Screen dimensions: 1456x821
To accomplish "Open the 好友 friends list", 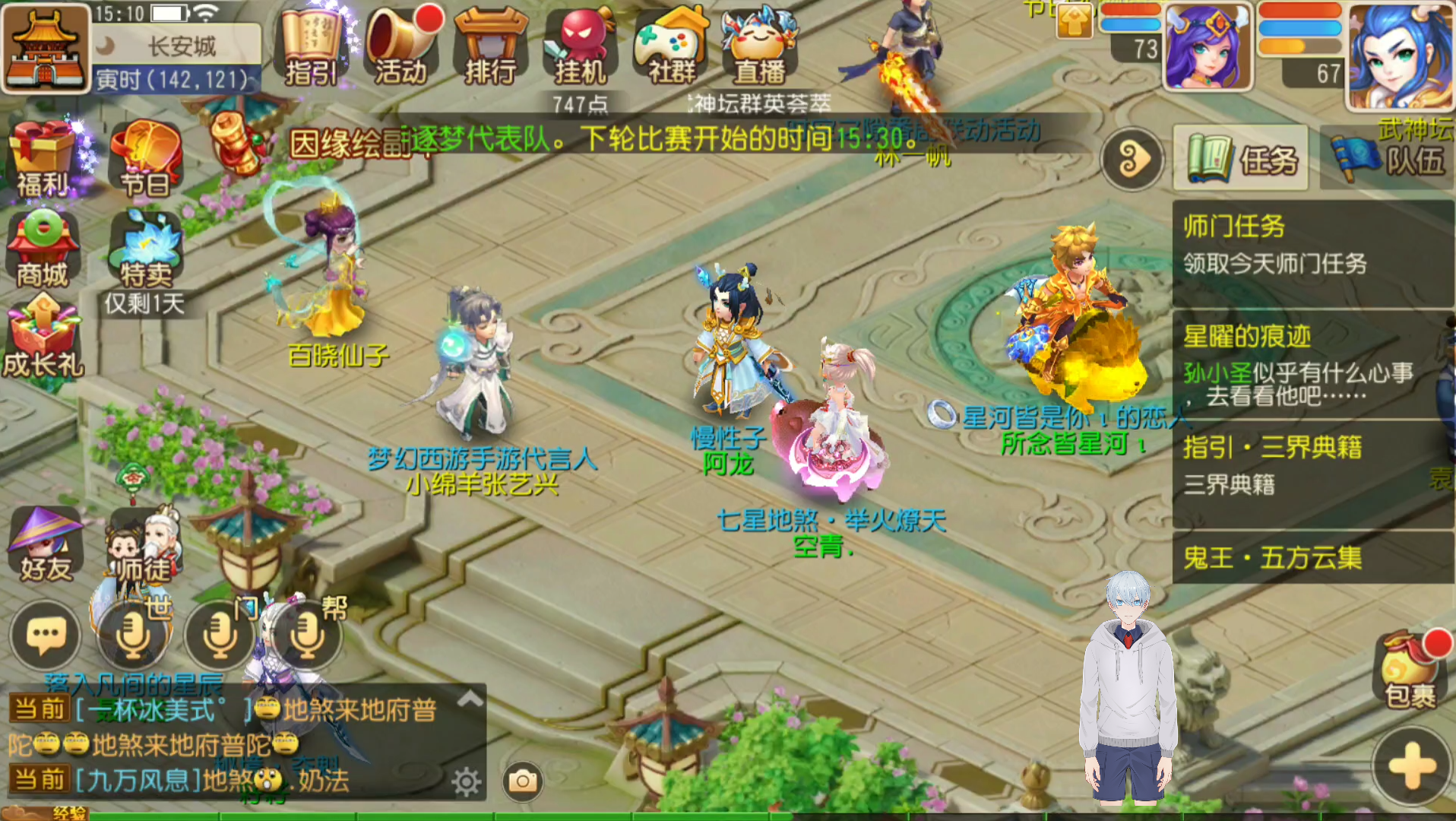I will click(x=46, y=544).
